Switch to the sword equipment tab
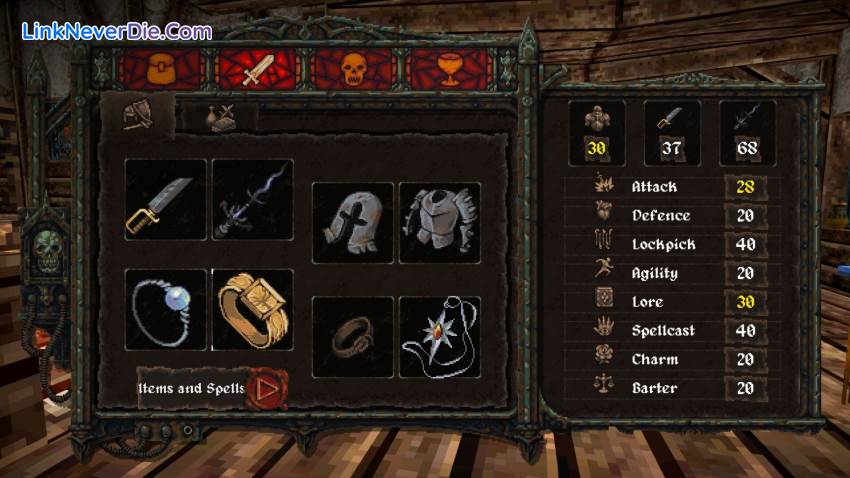 coord(256,68)
